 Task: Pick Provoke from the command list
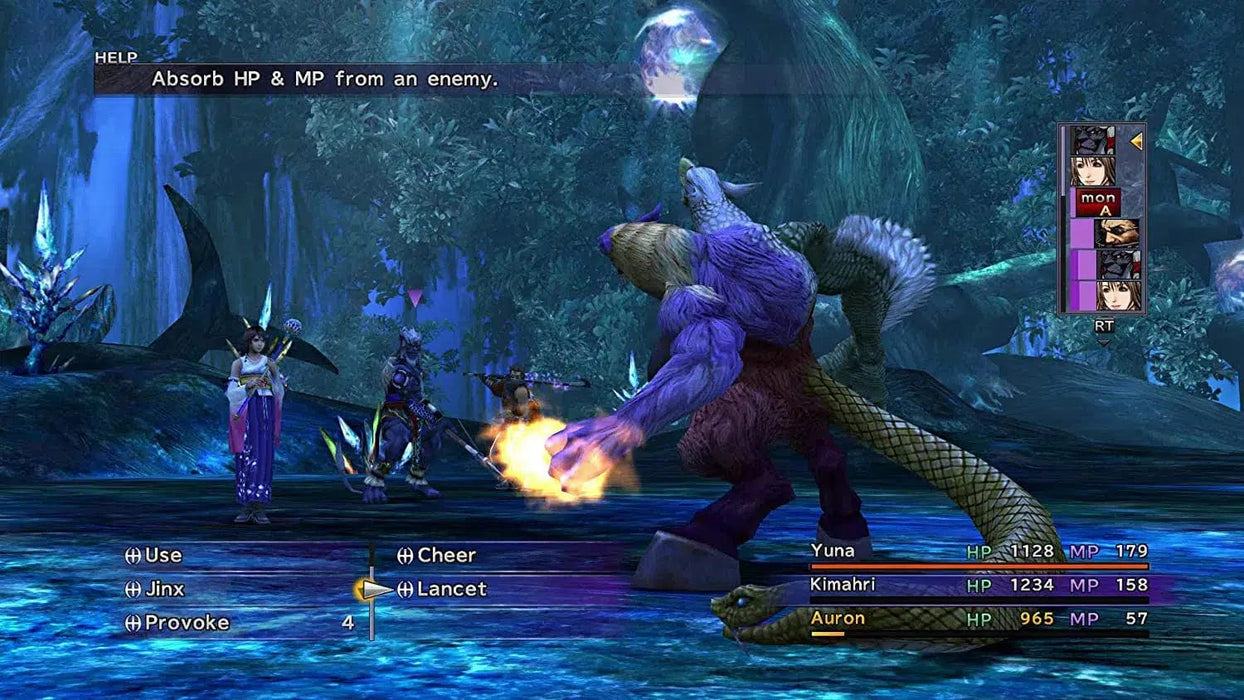click(186, 623)
